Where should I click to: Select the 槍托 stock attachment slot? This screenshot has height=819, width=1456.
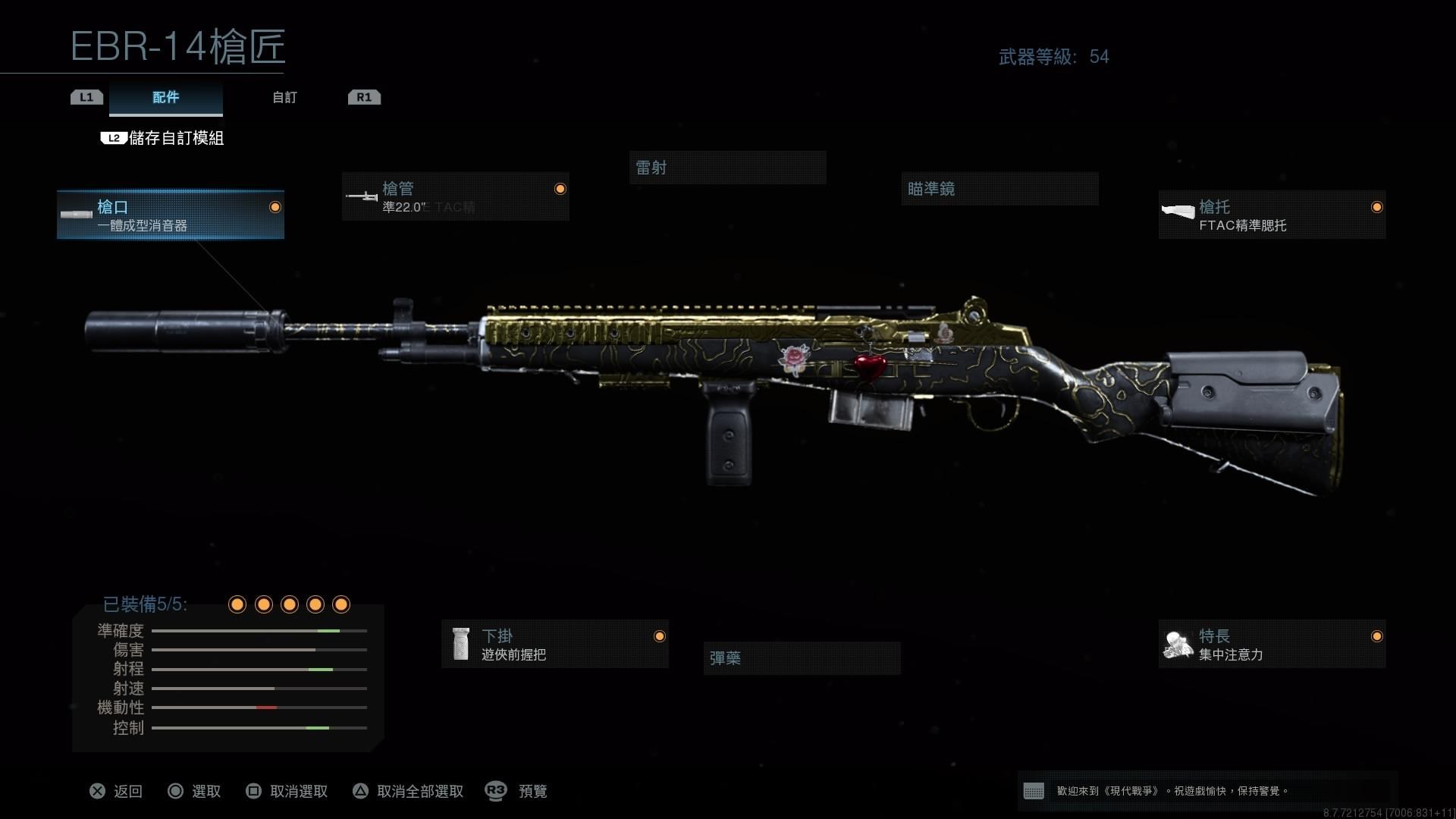(1272, 215)
